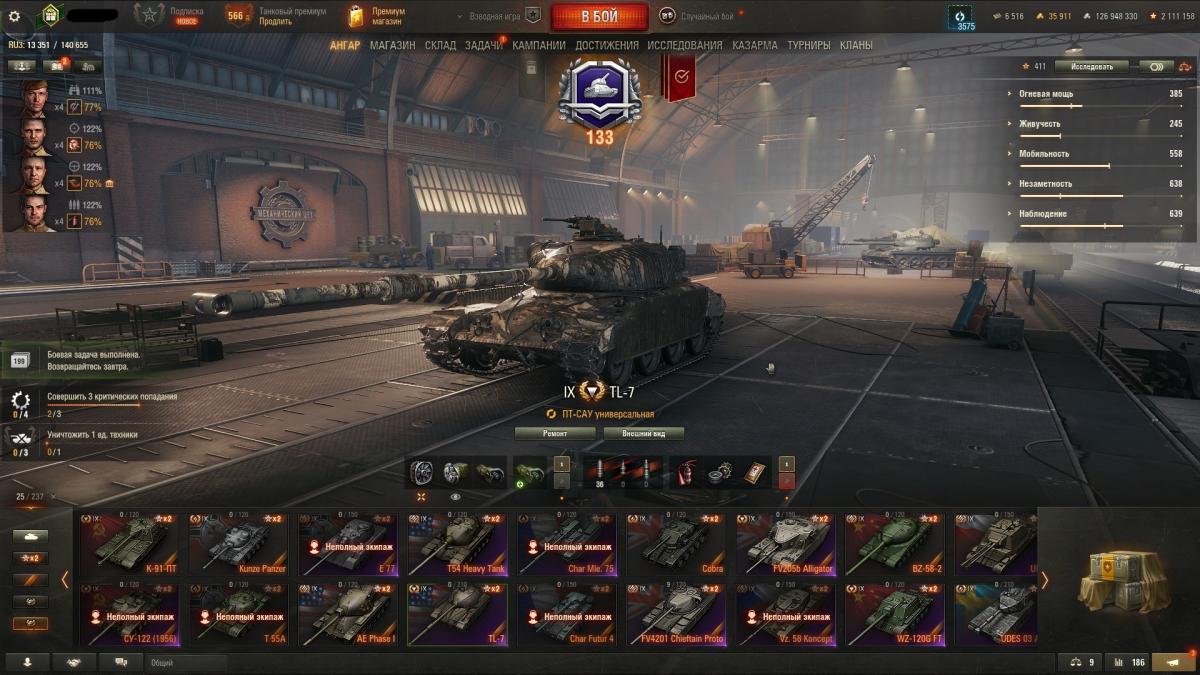1200x675 pixels.
Task: Open the settings gear icon
Action: 14,16
